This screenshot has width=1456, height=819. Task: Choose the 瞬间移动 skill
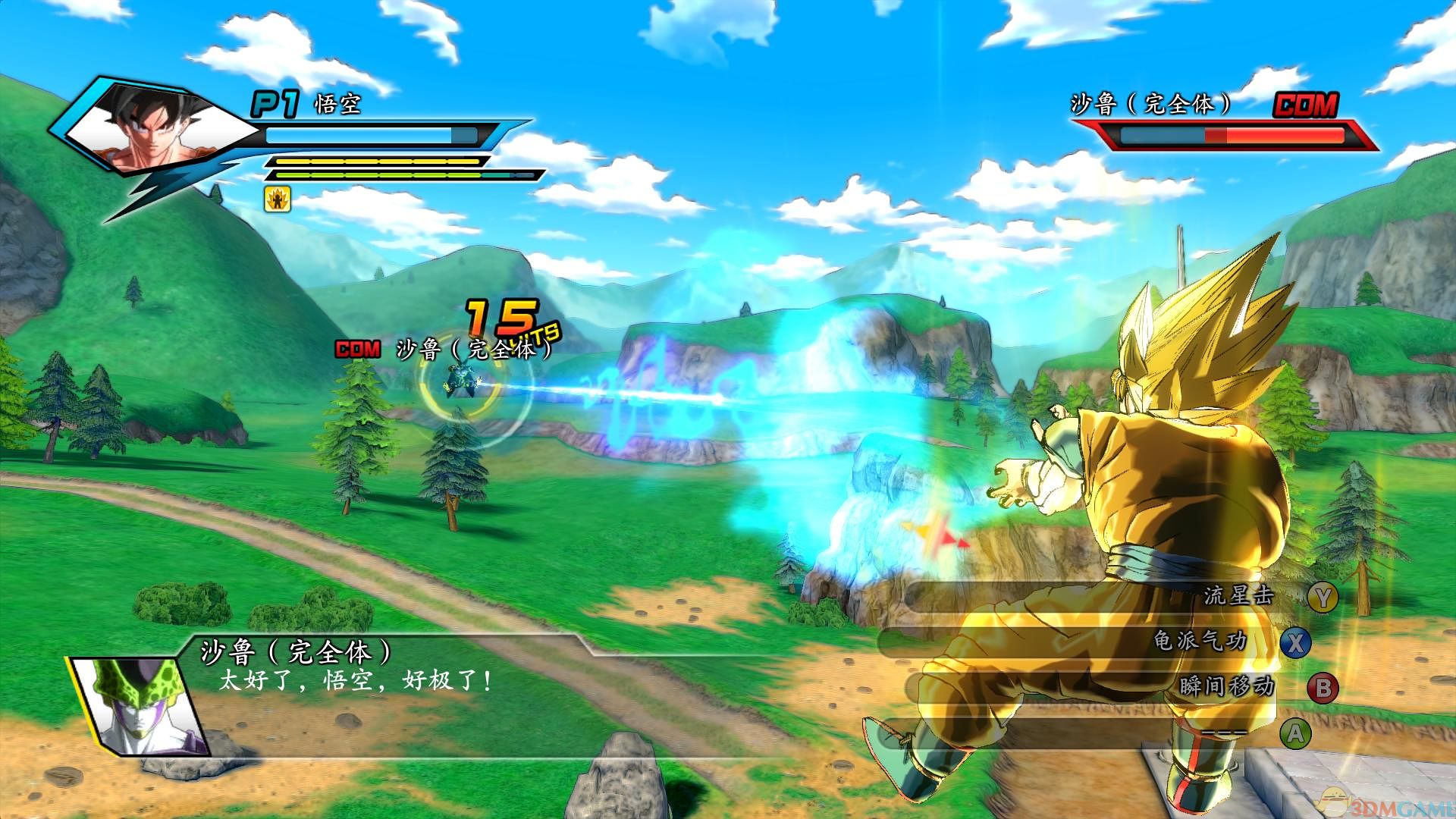pos(1225,687)
